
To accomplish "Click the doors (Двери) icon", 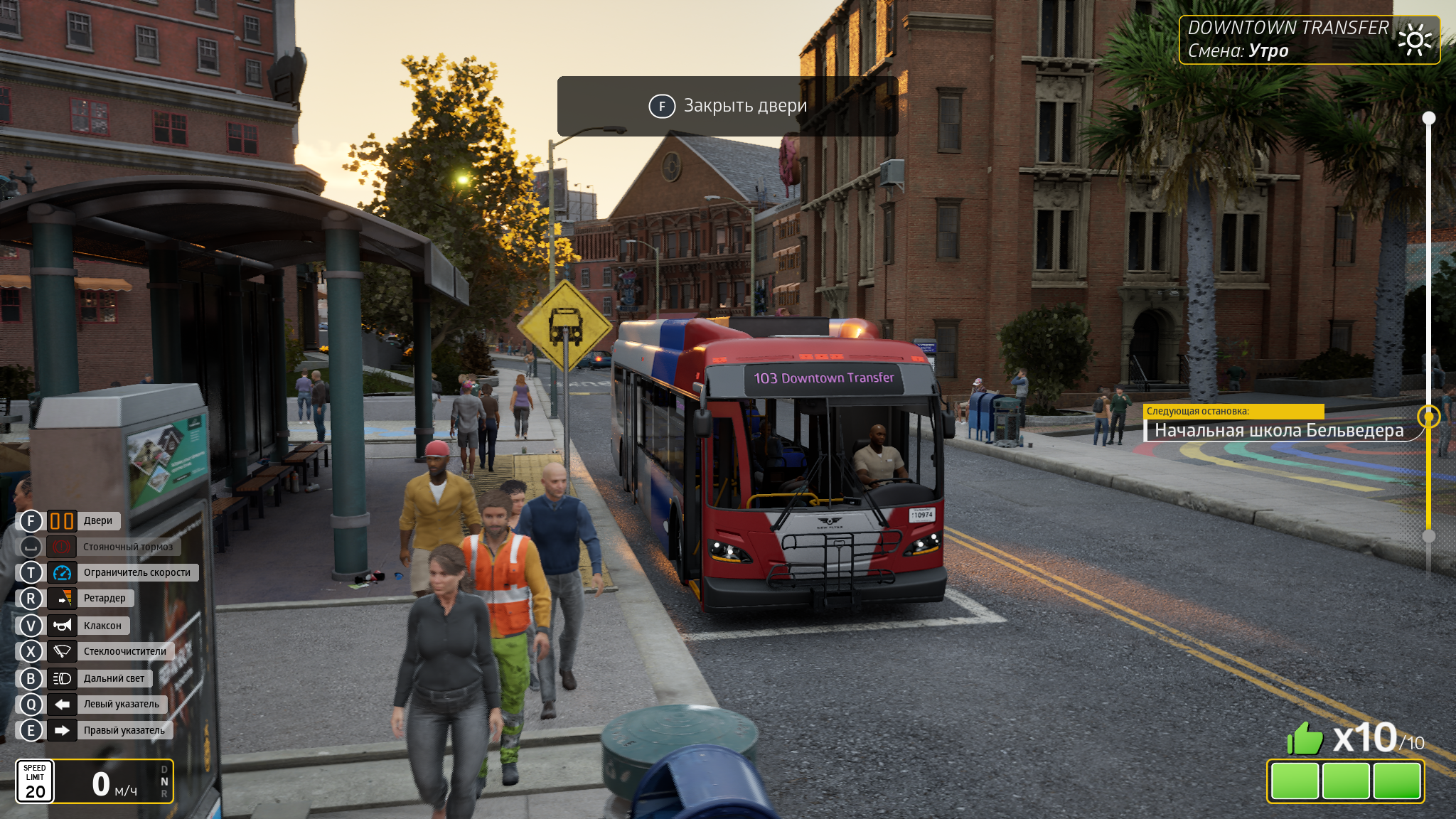I will 62,521.
